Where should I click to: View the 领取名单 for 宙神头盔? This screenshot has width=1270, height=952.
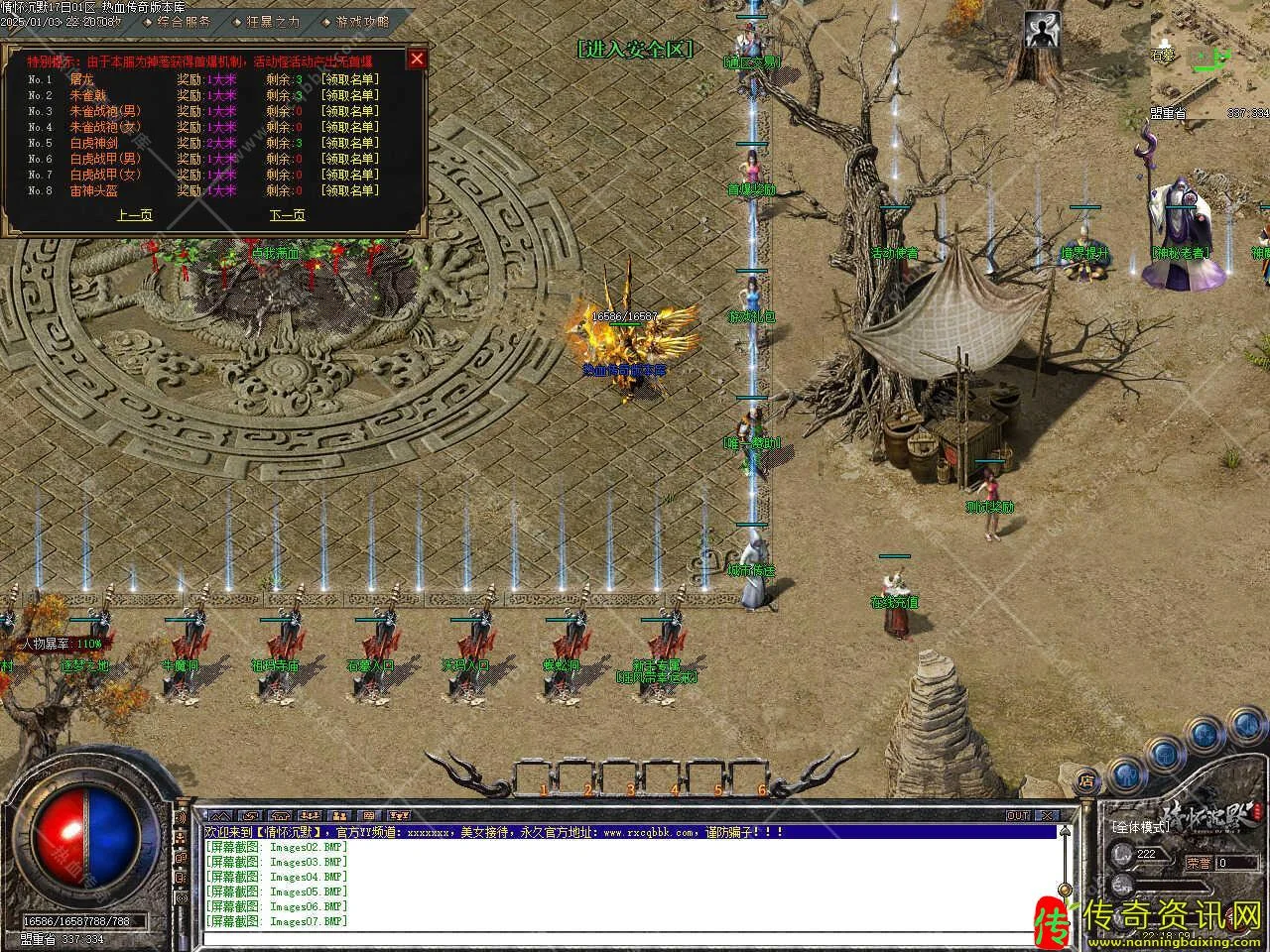[348, 190]
